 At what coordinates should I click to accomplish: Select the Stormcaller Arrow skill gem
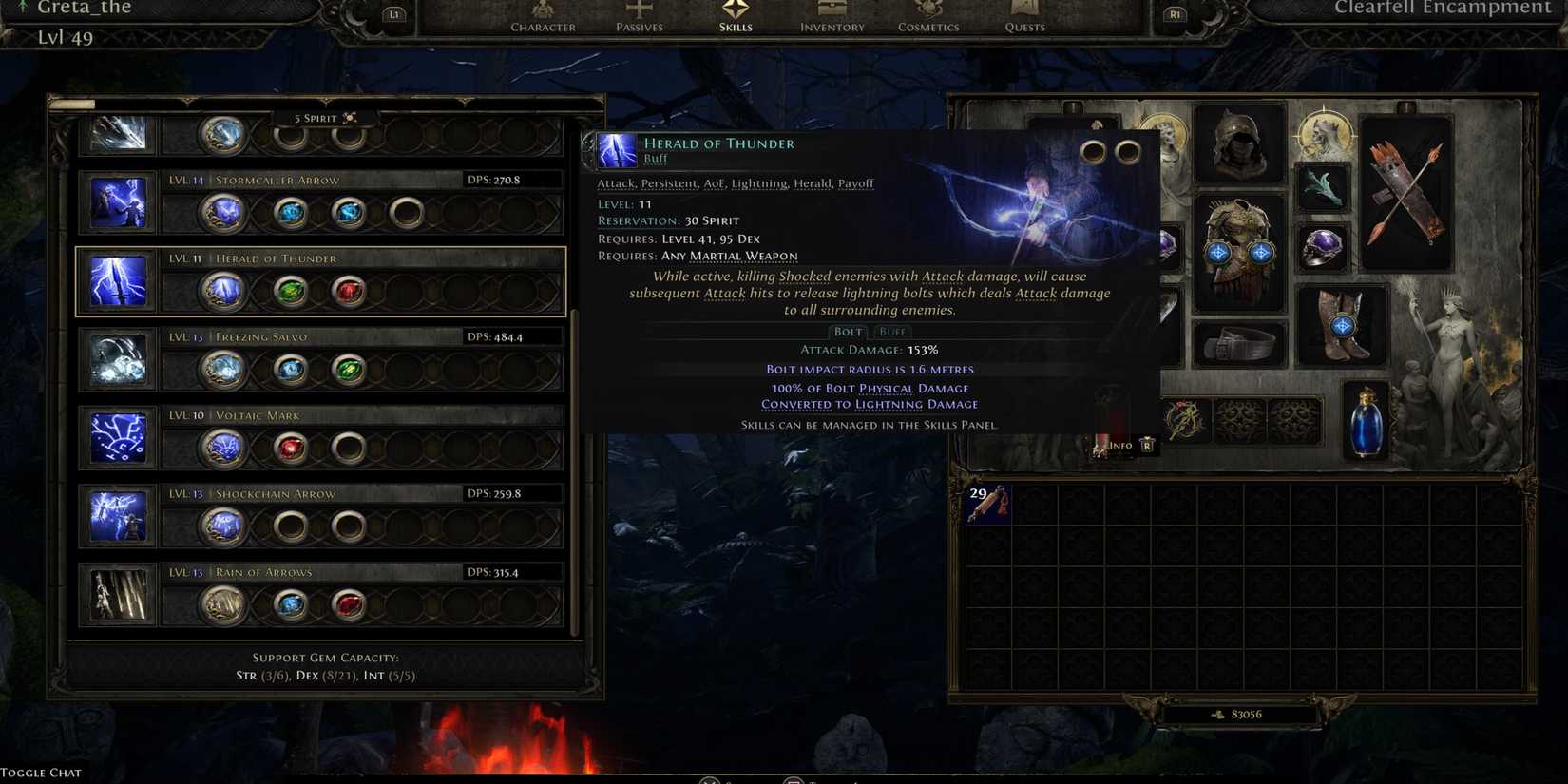tap(117, 202)
